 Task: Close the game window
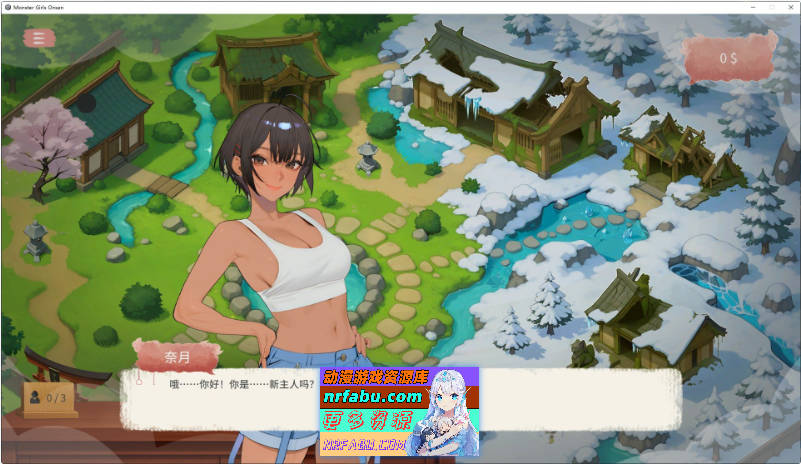point(787,6)
